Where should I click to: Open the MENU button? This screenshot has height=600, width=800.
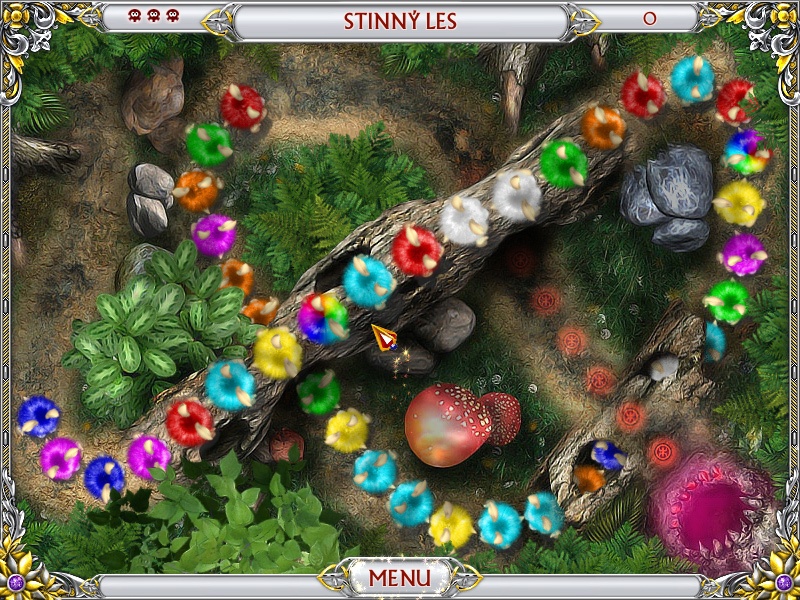tap(399, 578)
